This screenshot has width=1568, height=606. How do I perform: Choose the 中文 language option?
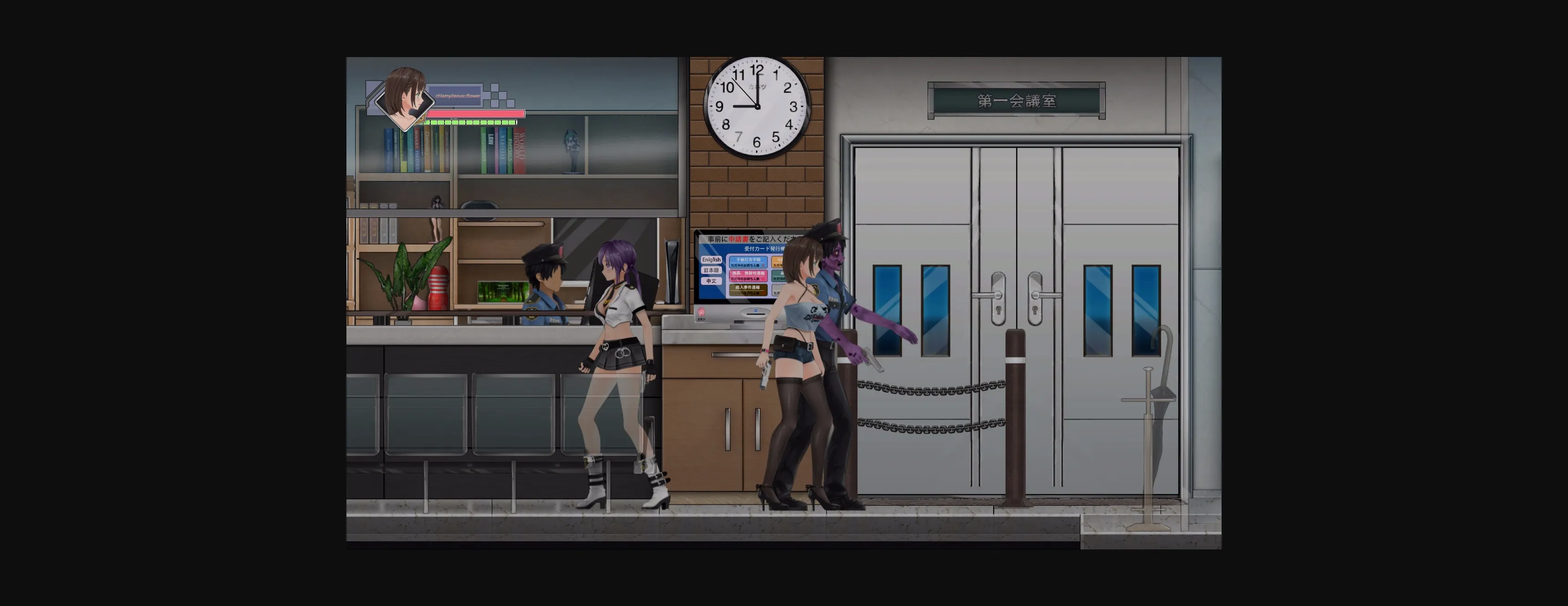pyautogui.click(x=712, y=282)
